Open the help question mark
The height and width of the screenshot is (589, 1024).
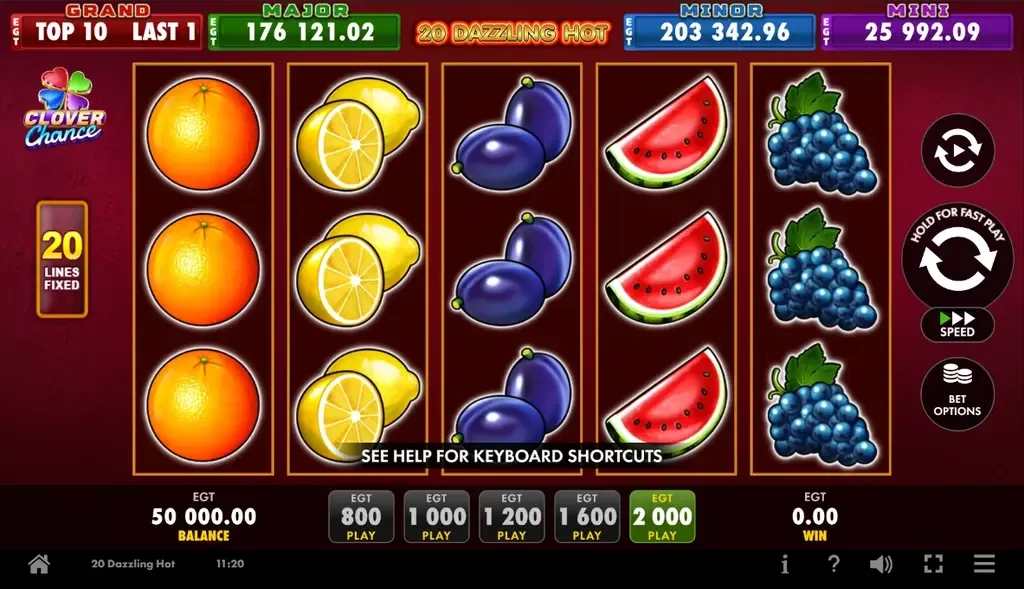(x=833, y=564)
